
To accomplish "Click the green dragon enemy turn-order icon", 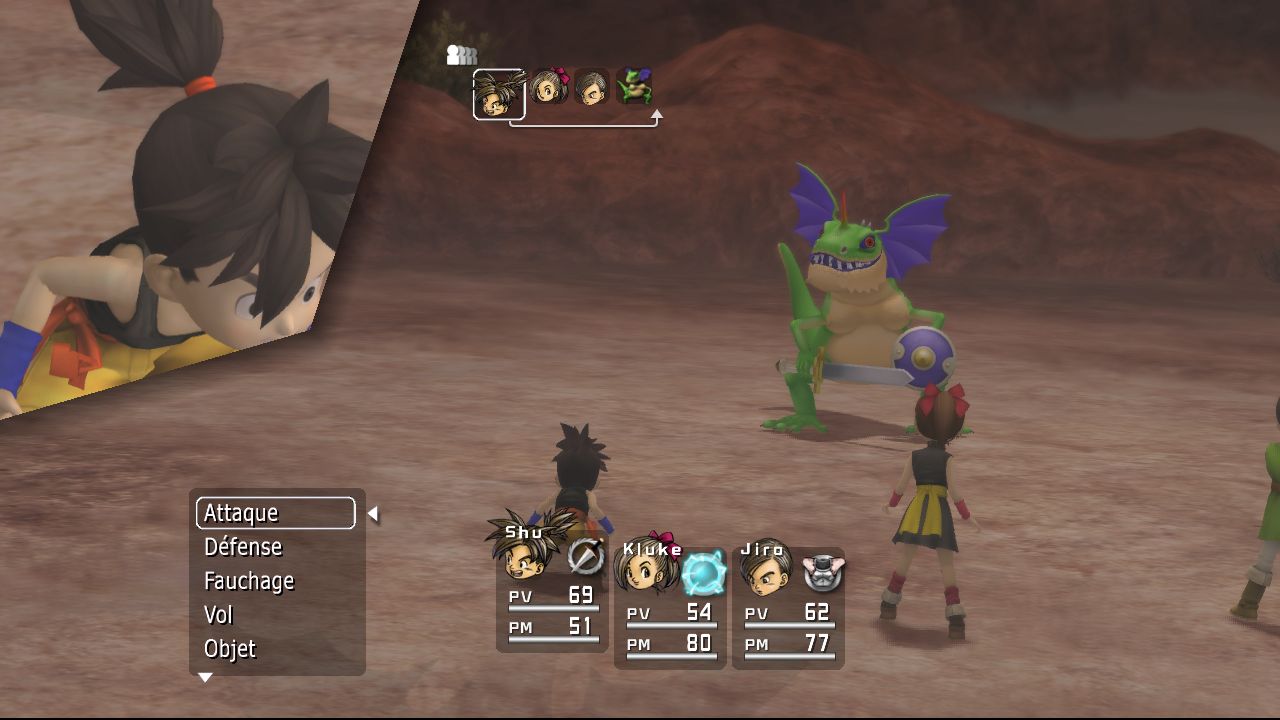I will point(634,87).
